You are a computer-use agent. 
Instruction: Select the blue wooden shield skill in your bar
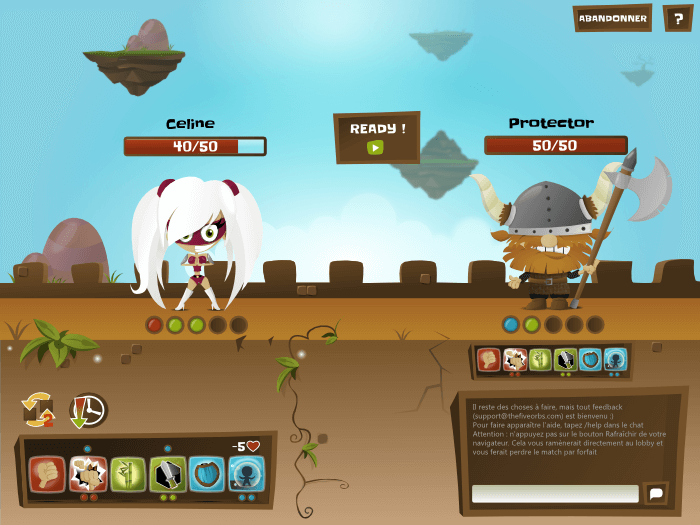(207, 472)
